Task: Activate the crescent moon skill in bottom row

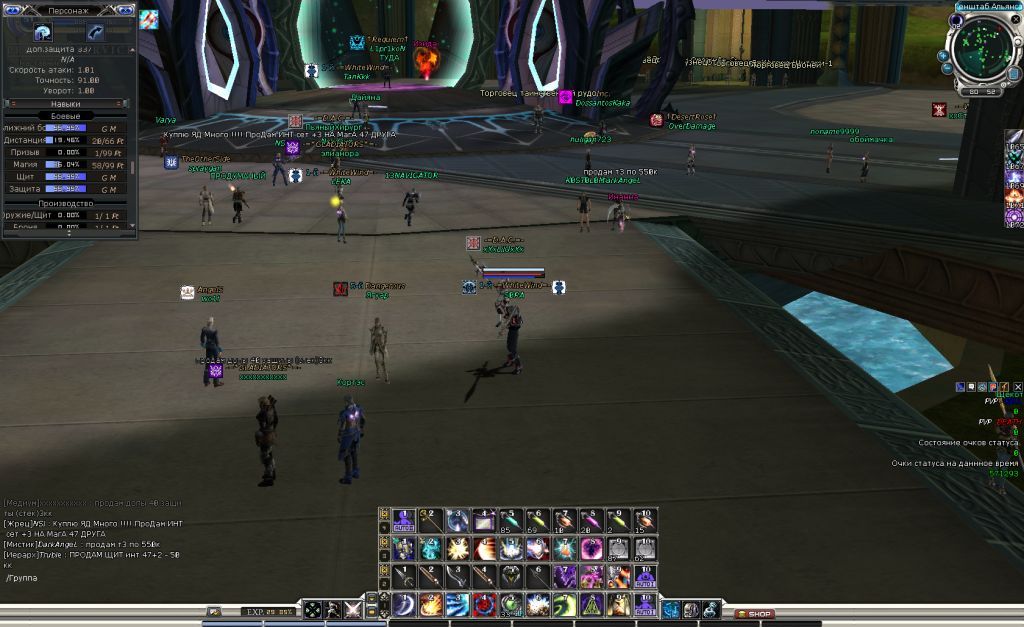Action: (404, 605)
